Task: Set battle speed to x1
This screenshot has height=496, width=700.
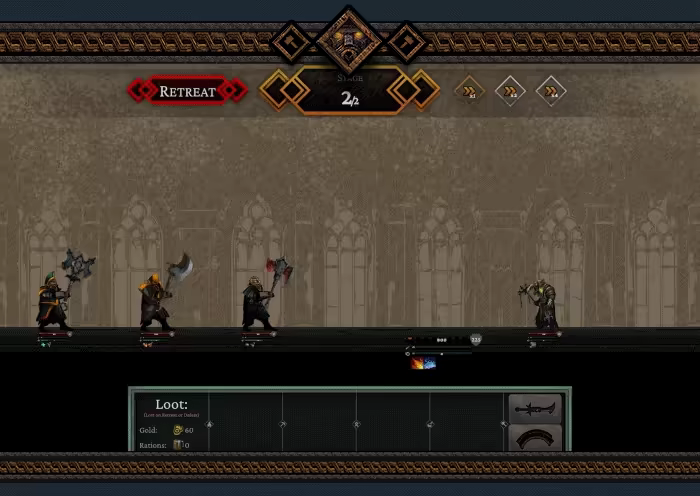Action: click(469, 91)
